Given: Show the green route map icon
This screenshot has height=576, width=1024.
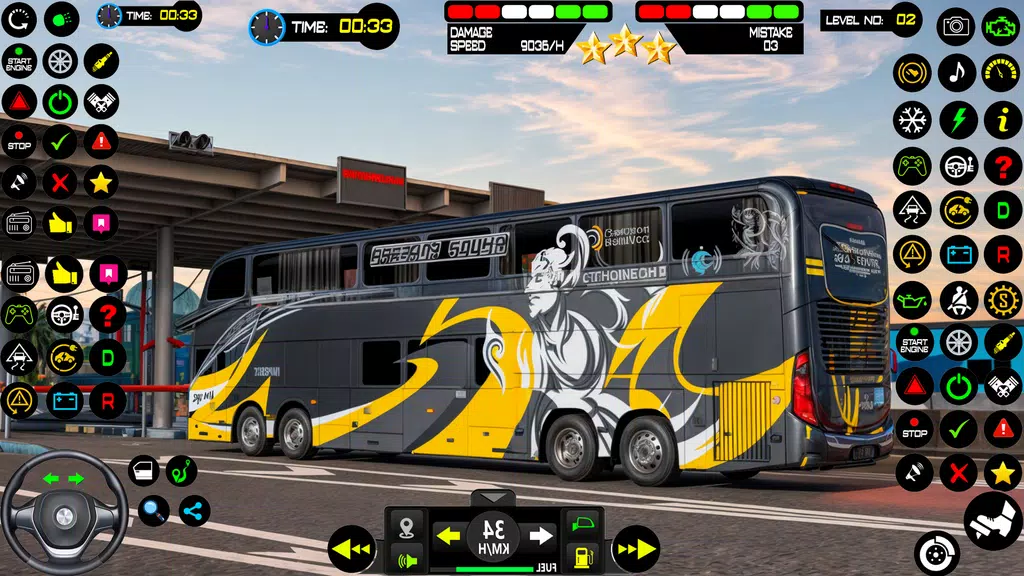Looking at the screenshot, I should click(181, 471).
